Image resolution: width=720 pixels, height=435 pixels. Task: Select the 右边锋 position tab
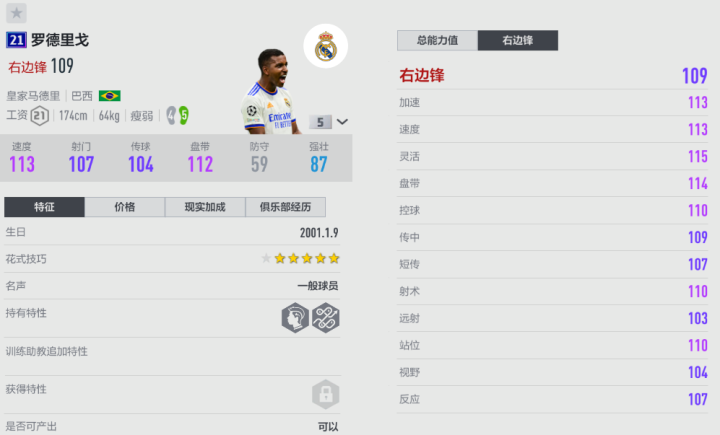pos(517,41)
